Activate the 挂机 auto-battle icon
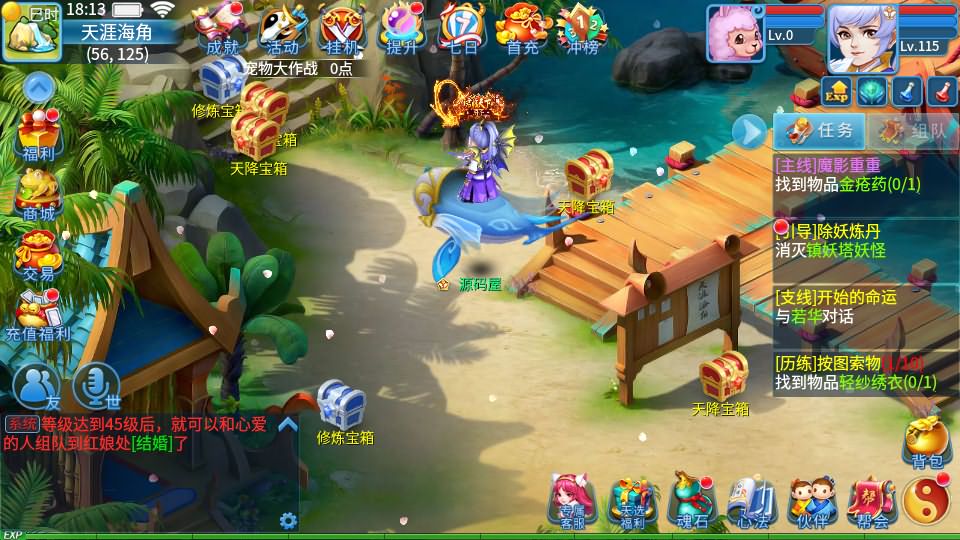The image size is (960, 540). tap(340, 30)
